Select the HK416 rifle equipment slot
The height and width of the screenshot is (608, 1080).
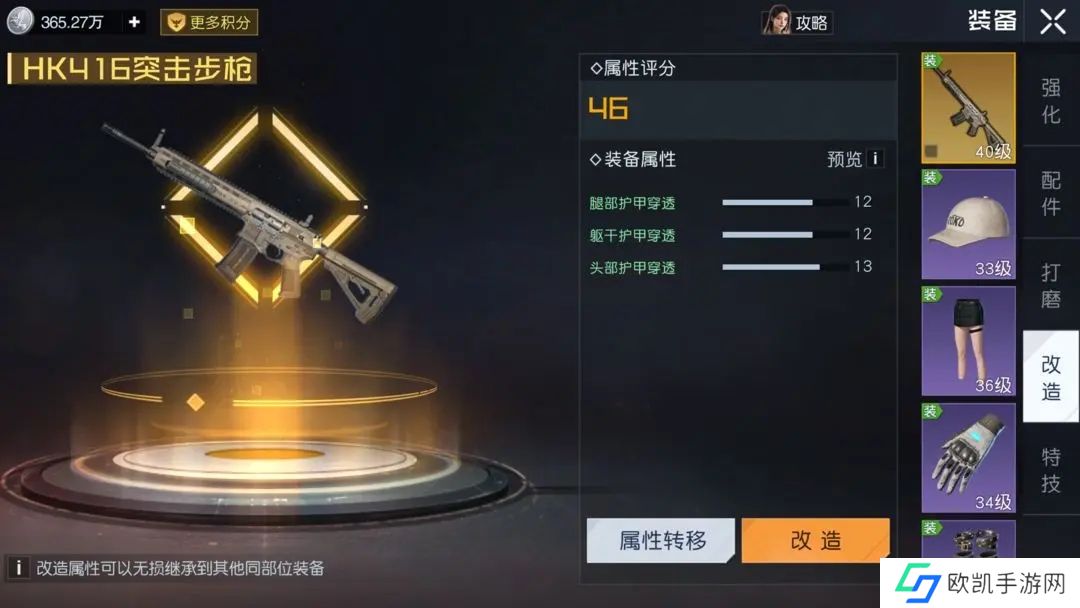click(x=967, y=108)
